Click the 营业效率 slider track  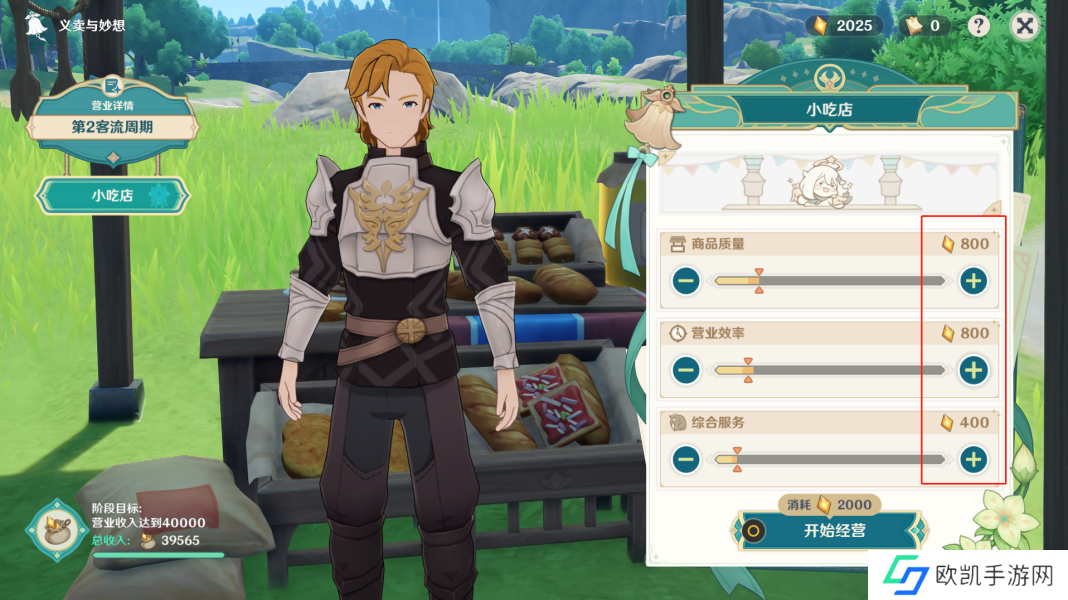pyautogui.click(x=830, y=371)
